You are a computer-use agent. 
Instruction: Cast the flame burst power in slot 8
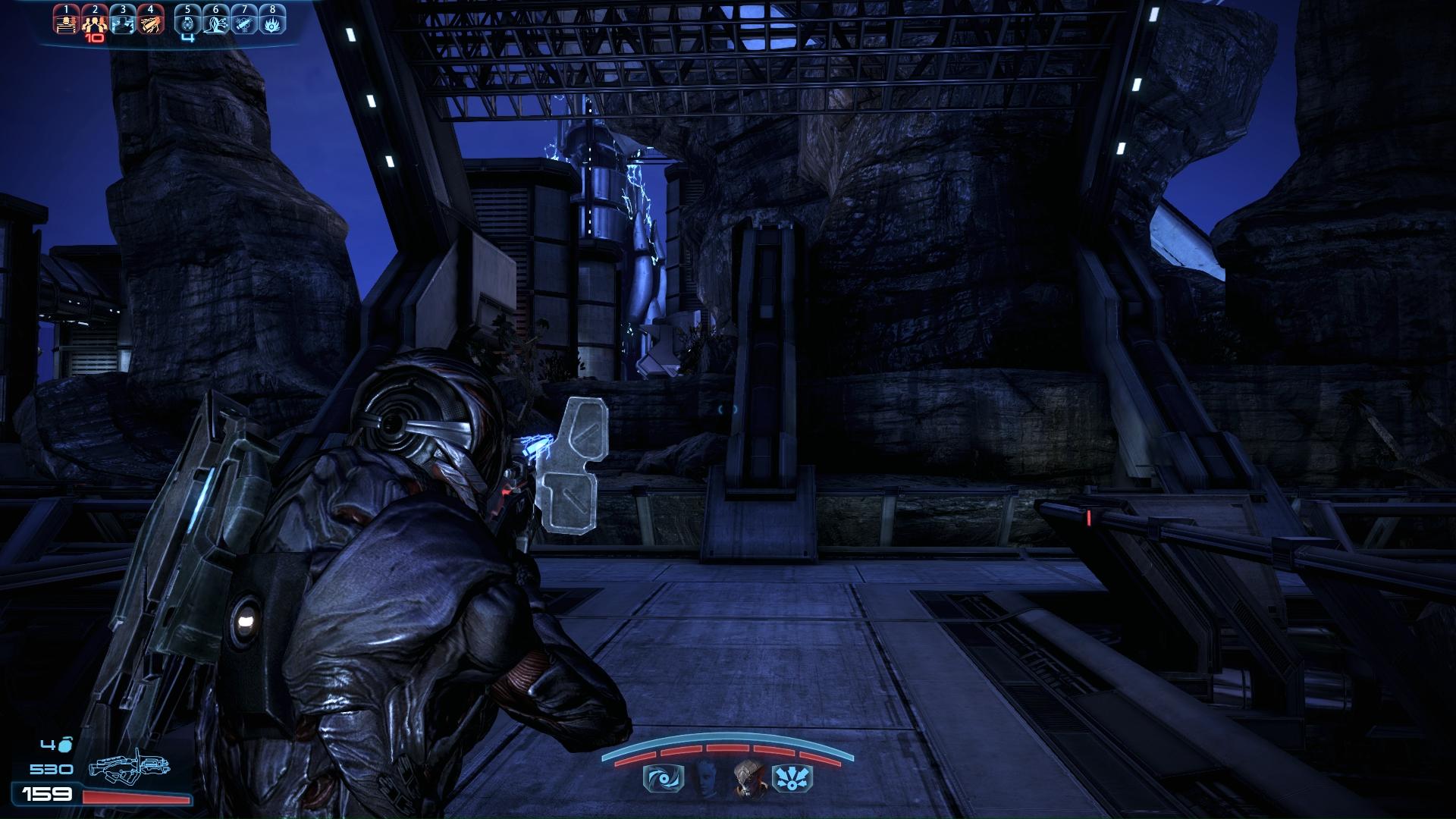(272, 21)
